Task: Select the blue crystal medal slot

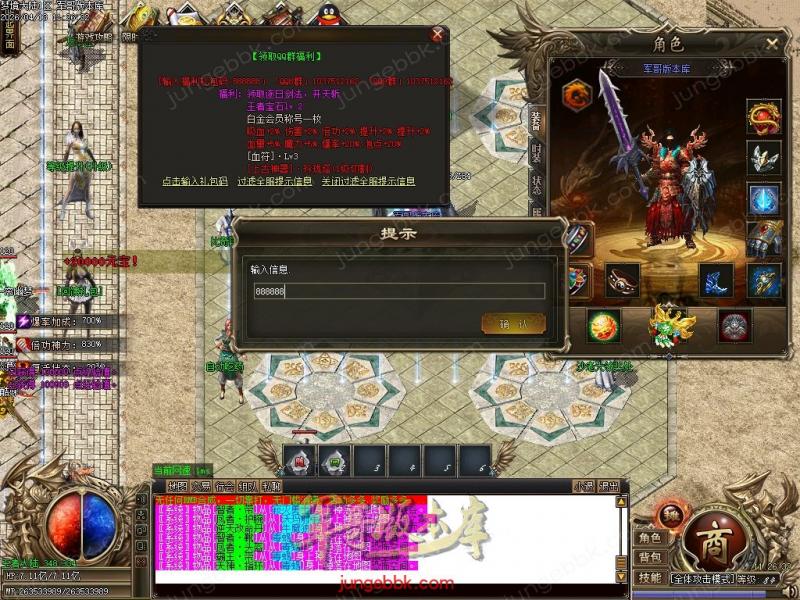Action: [x=764, y=198]
